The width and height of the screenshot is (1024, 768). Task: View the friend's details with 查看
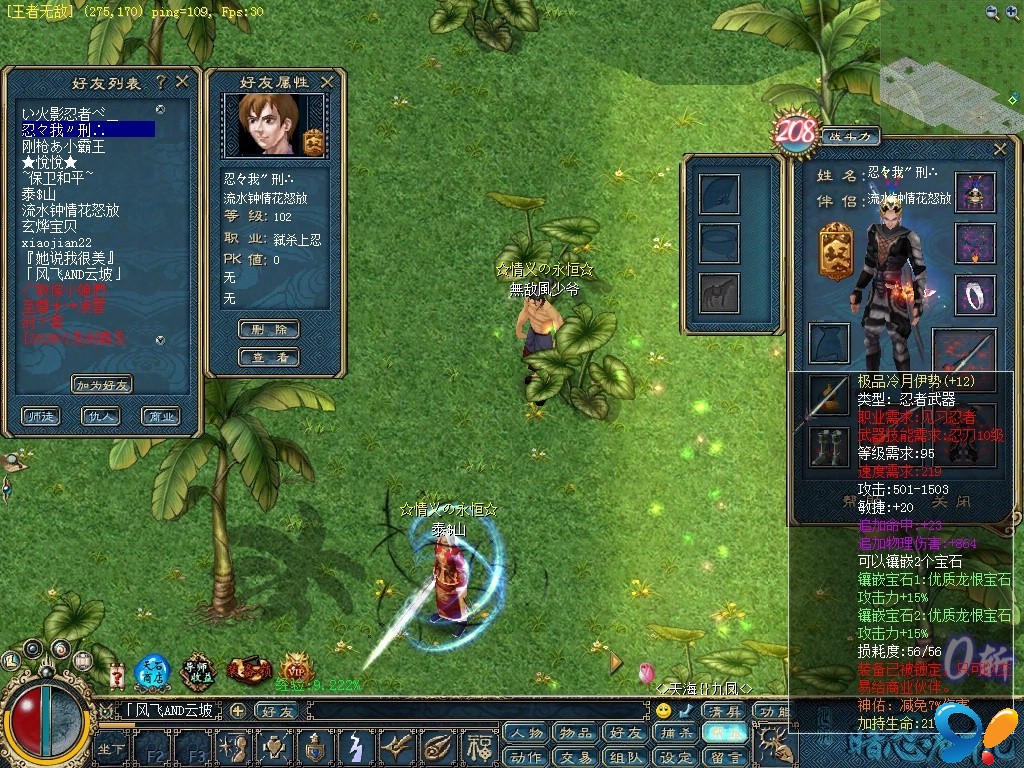tap(269, 357)
